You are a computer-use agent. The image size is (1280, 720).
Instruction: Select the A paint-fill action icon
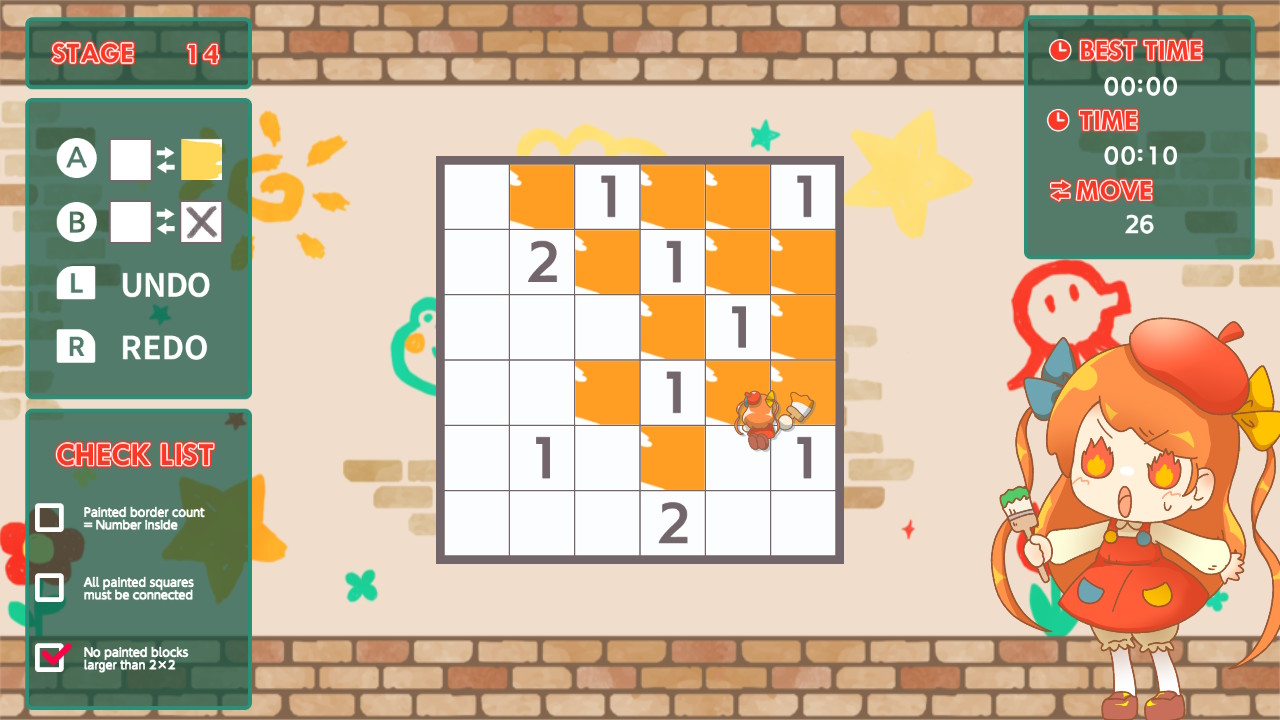coord(77,157)
